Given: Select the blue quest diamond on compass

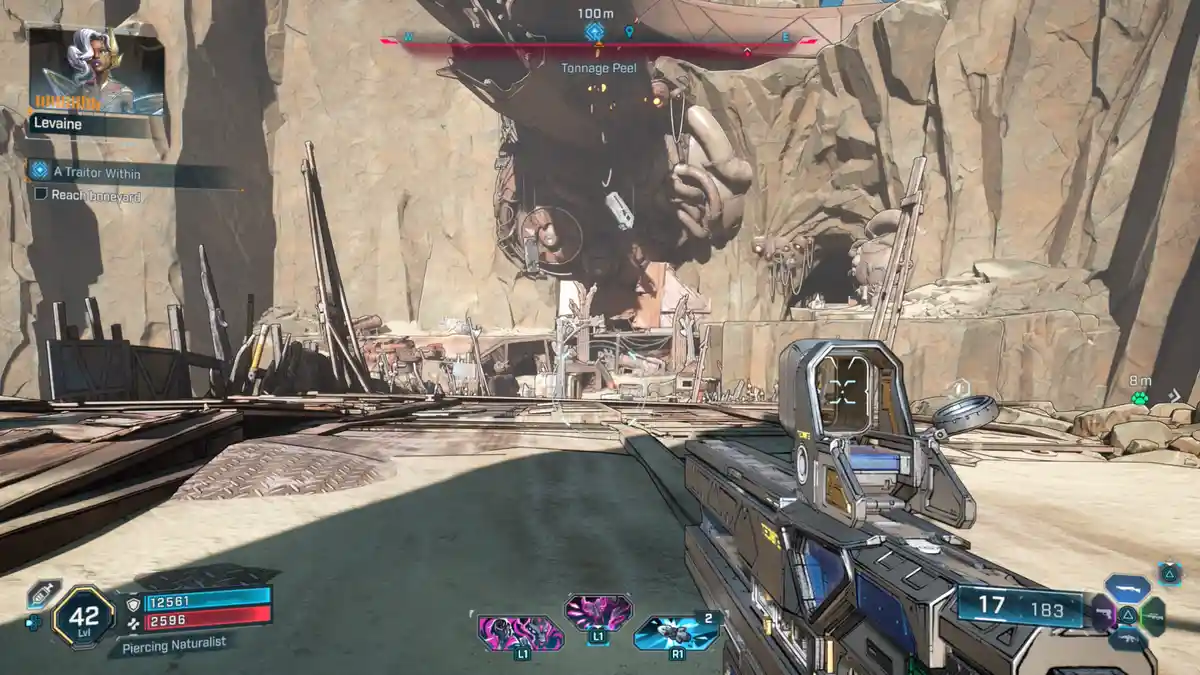Looking at the screenshot, I should click(593, 32).
